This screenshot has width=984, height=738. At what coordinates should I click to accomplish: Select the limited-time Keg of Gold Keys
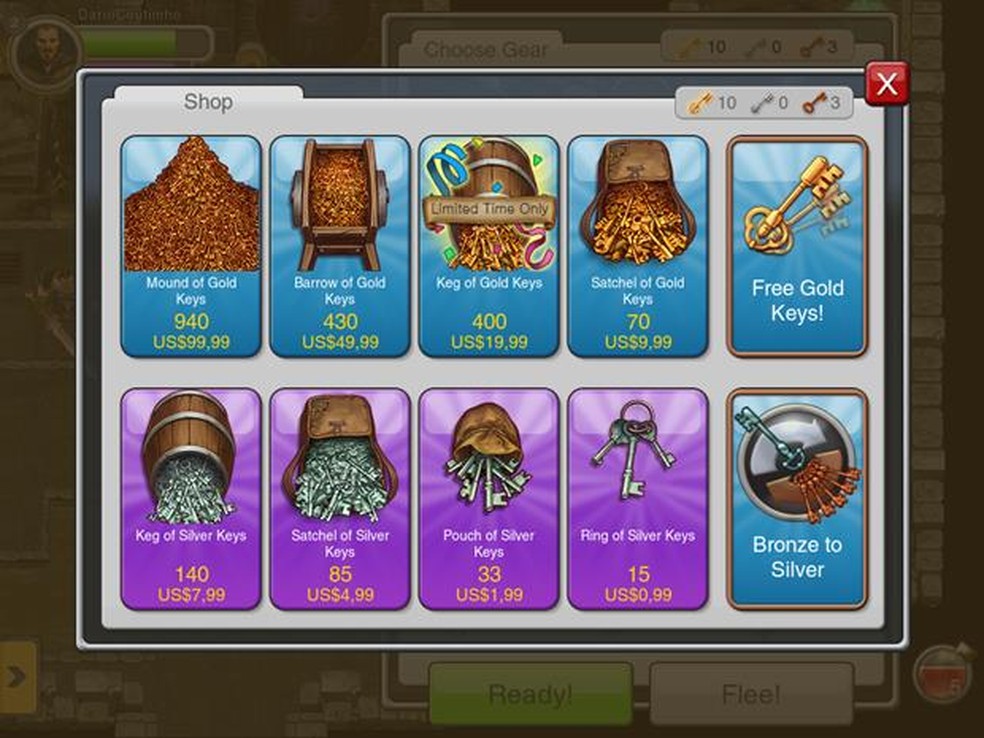point(488,246)
